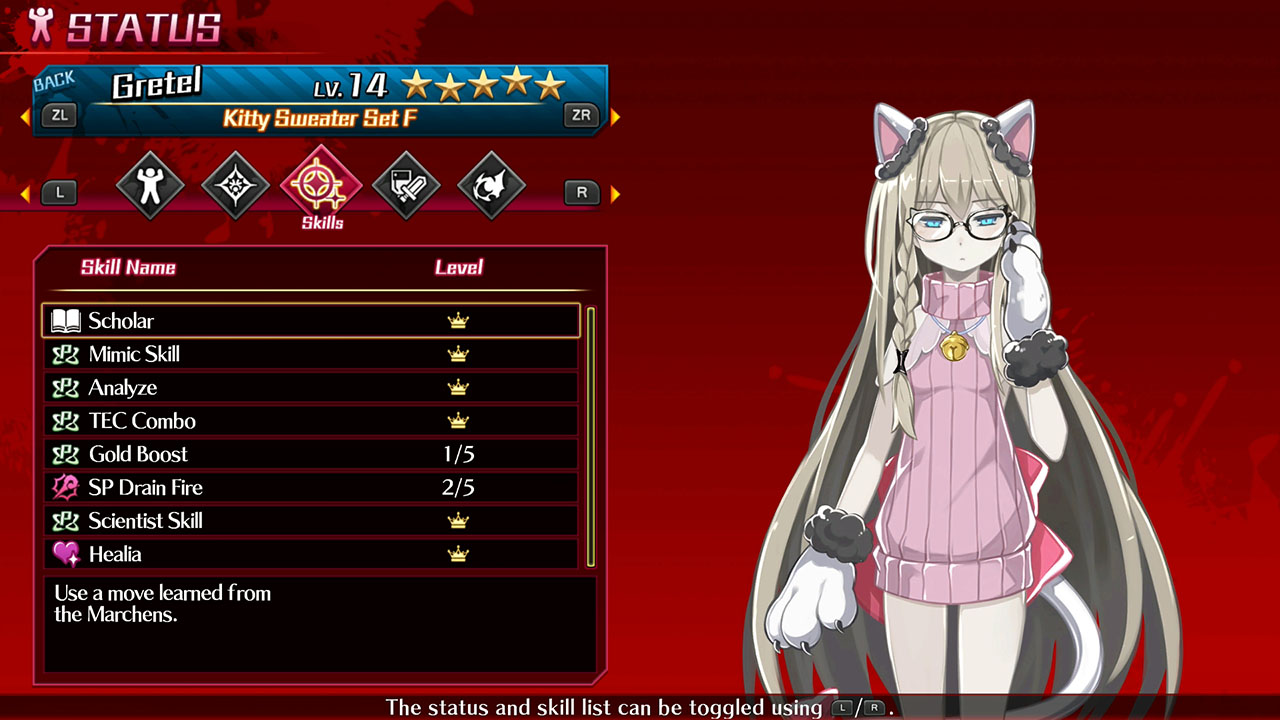This screenshot has height=720, width=1280.
Task: Click the ZL button prompt
Action: [x=59, y=115]
